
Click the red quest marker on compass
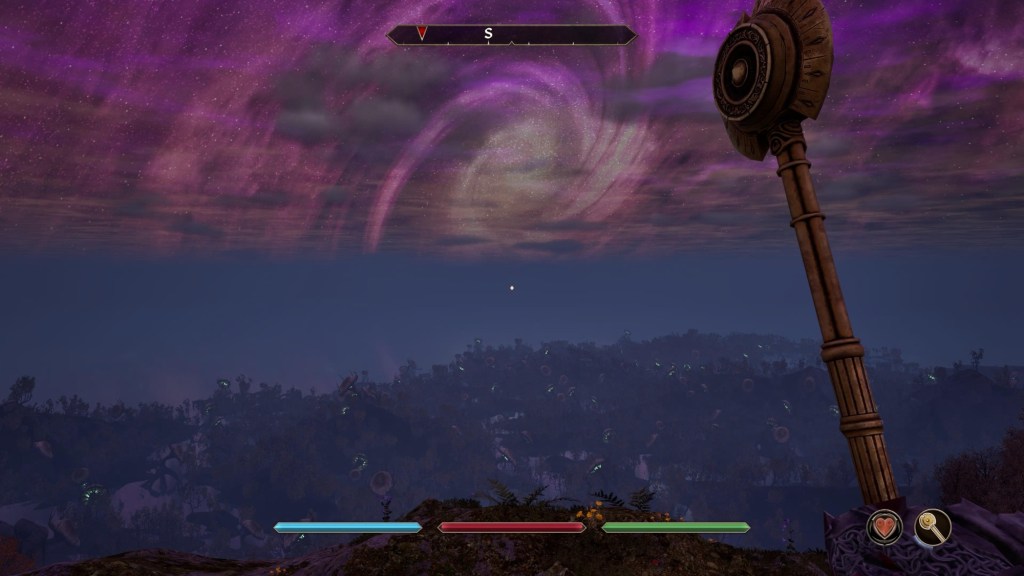click(x=422, y=33)
